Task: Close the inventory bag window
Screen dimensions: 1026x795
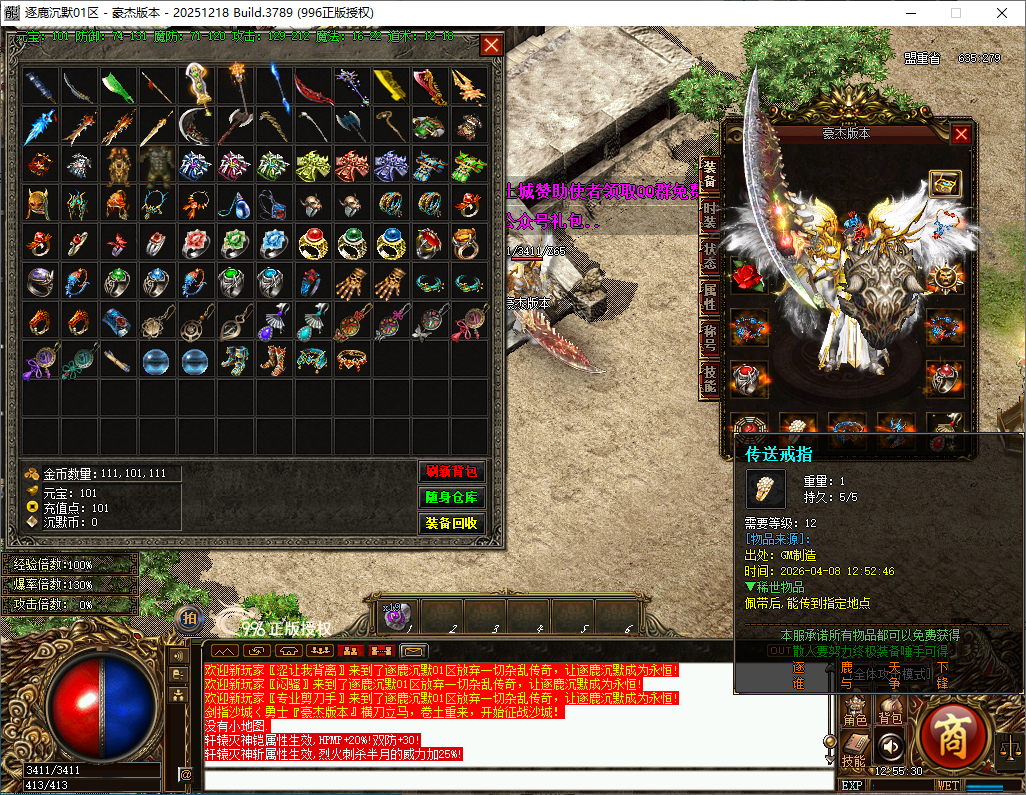Action: coord(491,45)
